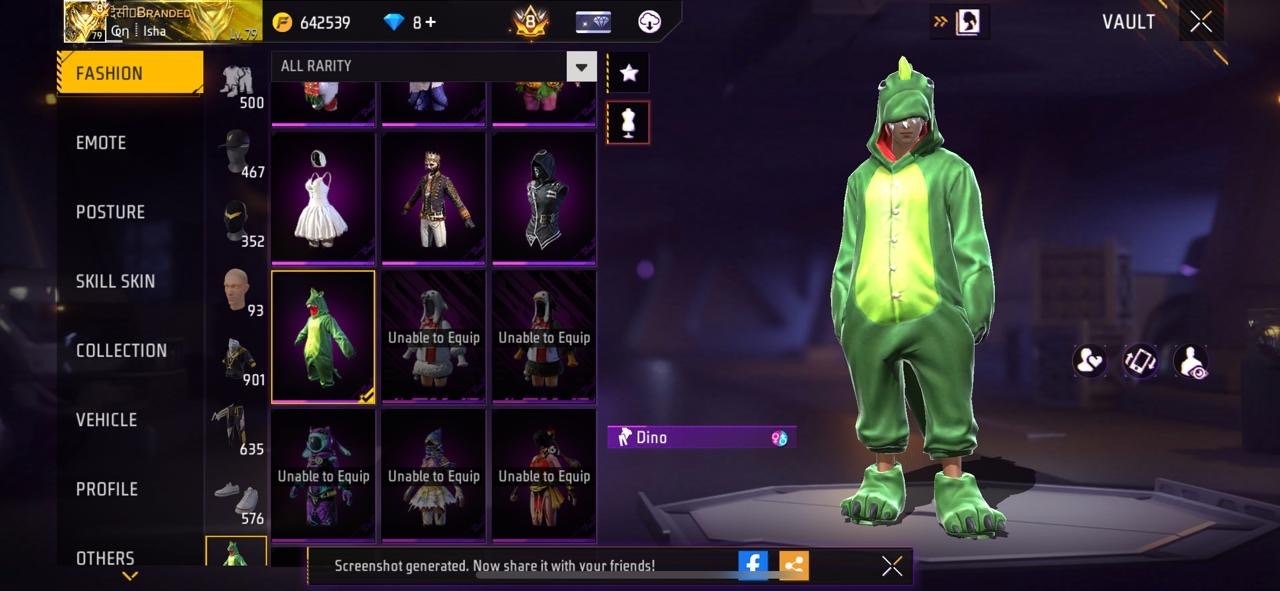Share screenshot to Facebook
Viewport: 1280px width, 591px height.
[753, 565]
